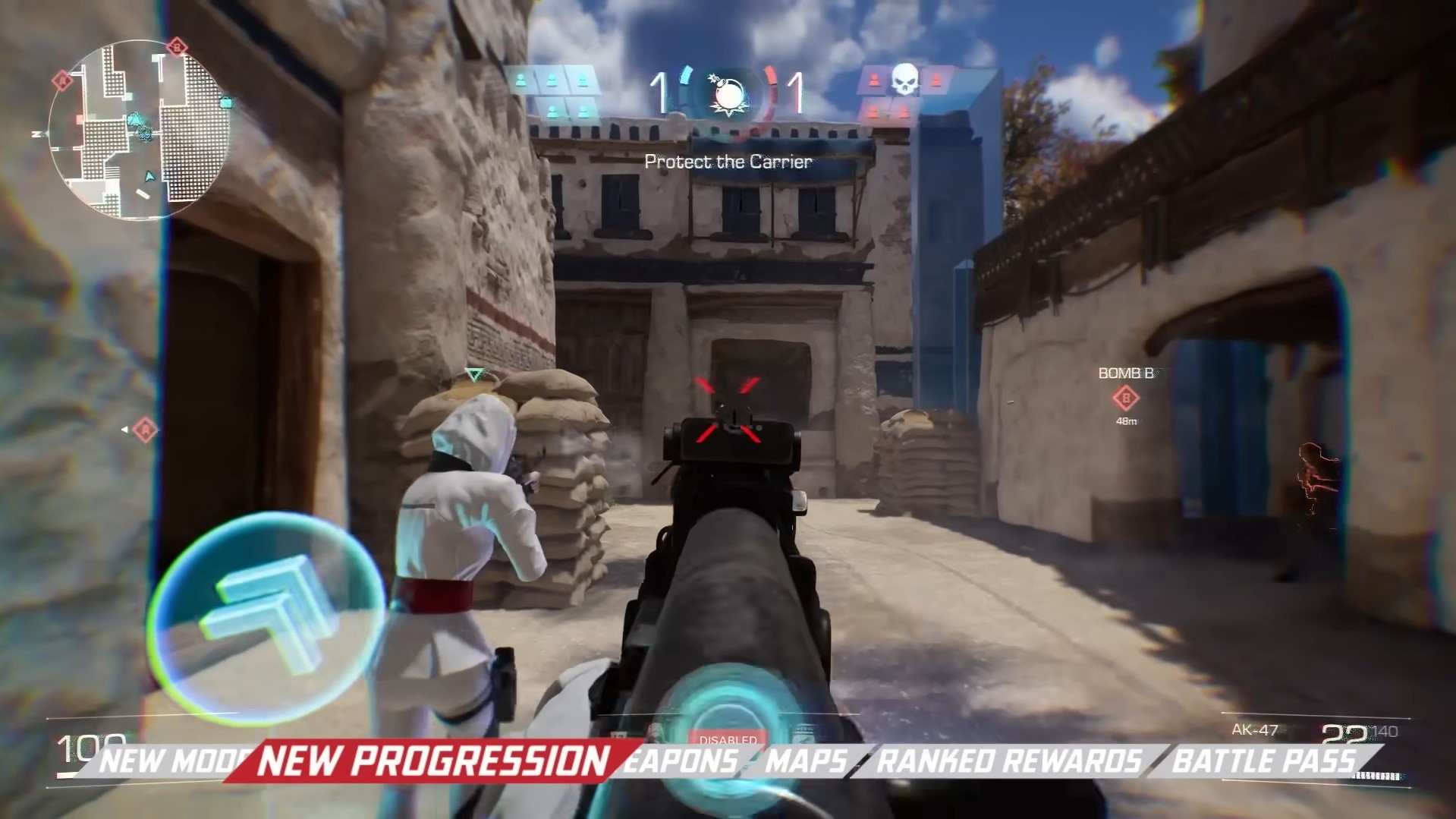Image resolution: width=1456 pixels, height=819 pixels.
Task: Choose the Battle Pass banner tab
Action: click(1263, 761)
